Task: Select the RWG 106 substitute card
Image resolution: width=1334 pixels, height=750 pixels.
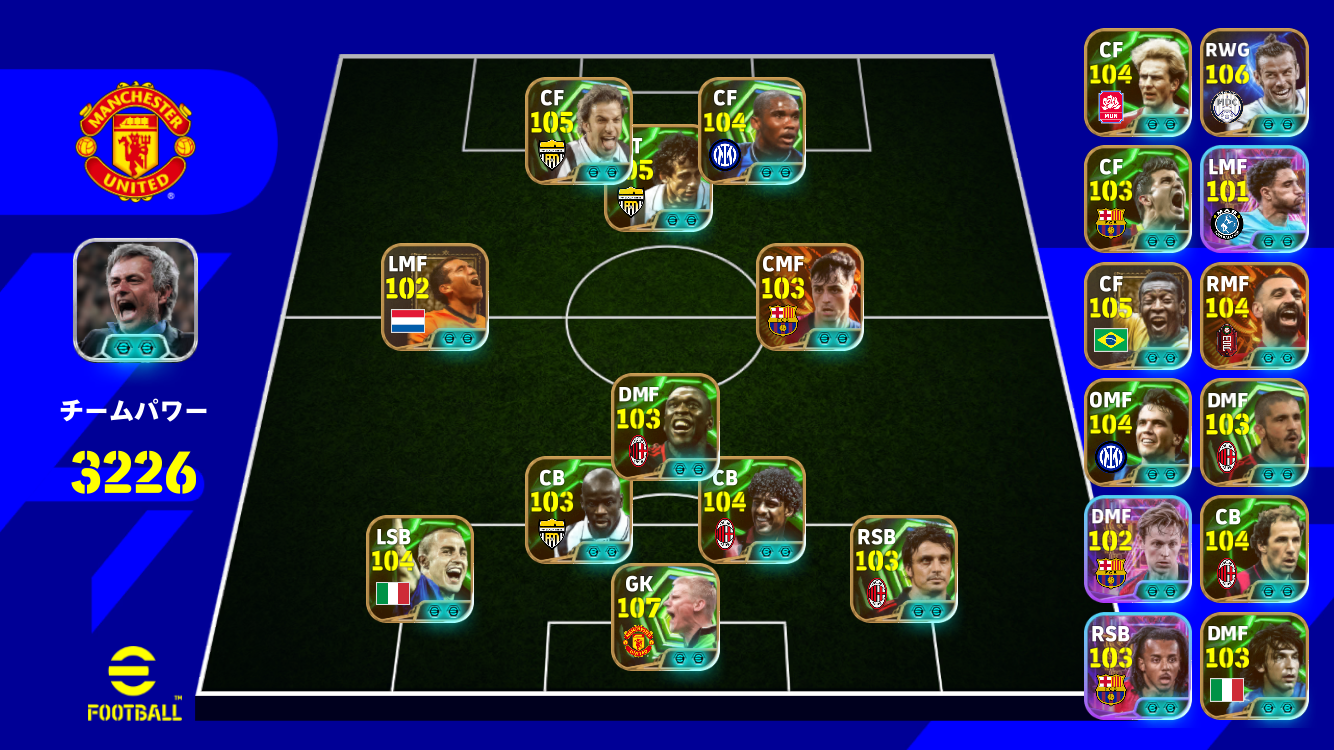Action: 1254,82
